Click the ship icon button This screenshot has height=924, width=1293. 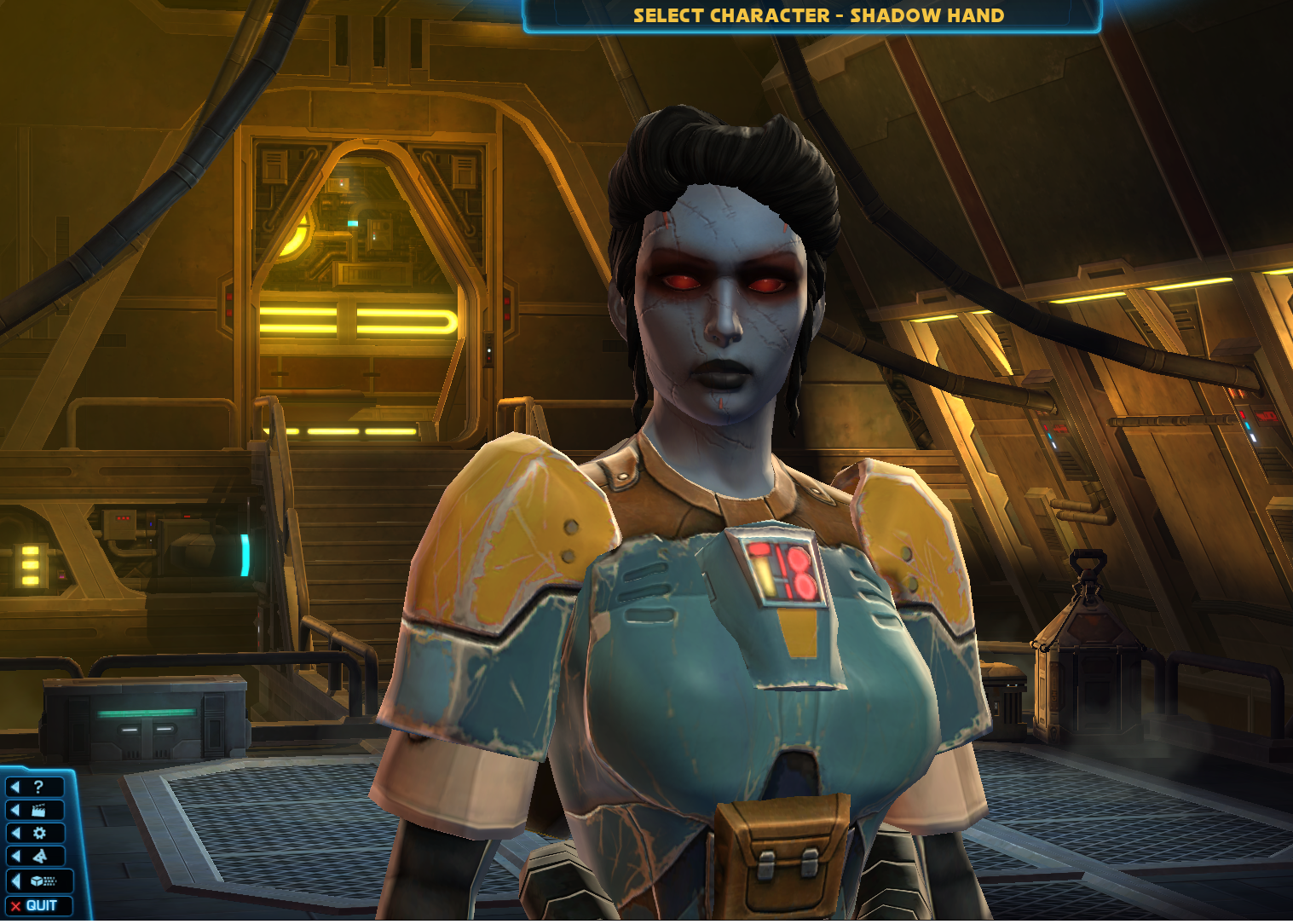(38, 856)
